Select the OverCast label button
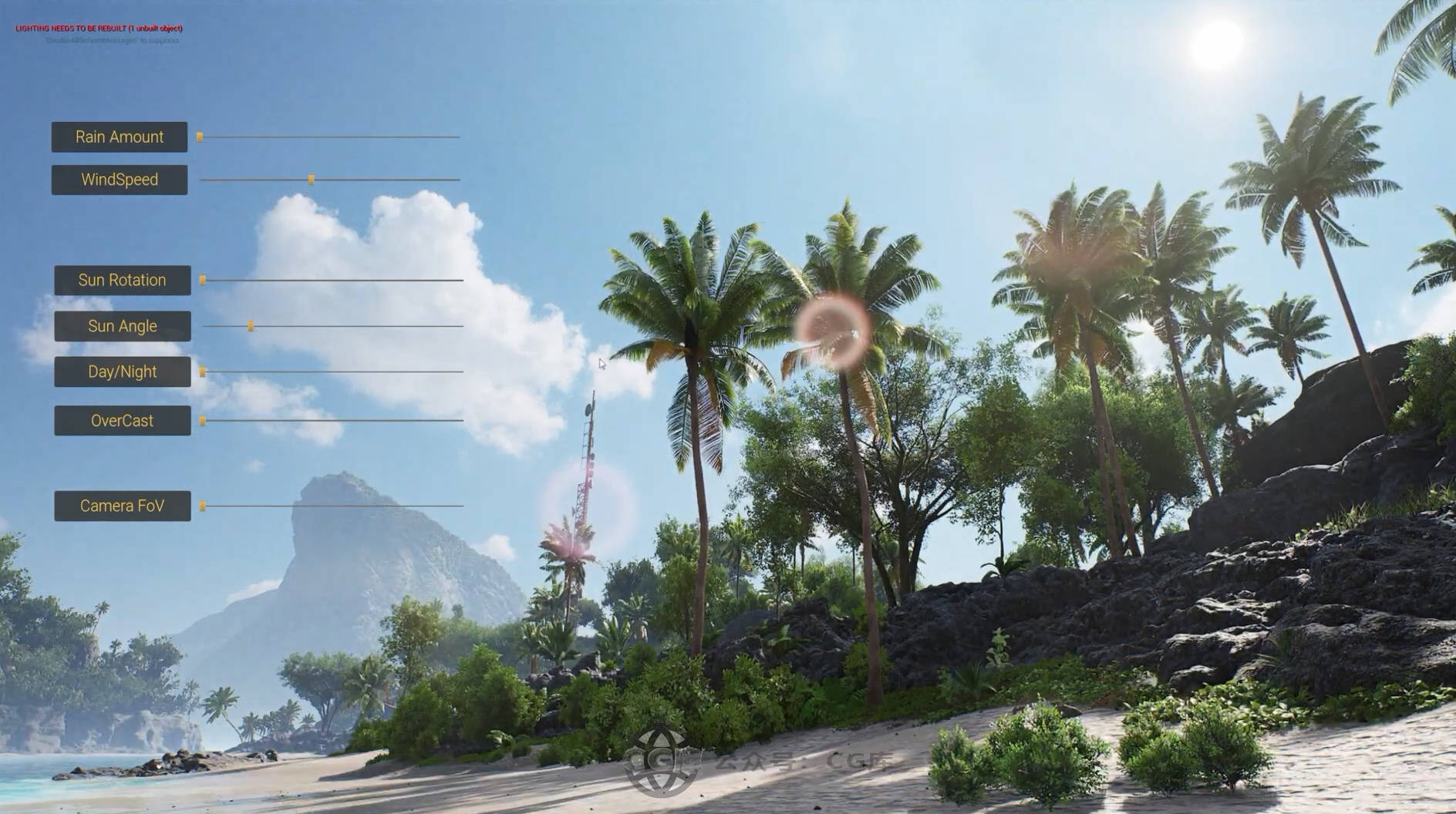The height and width of the screenshot is (814, 1456). [x=122, y=421]
